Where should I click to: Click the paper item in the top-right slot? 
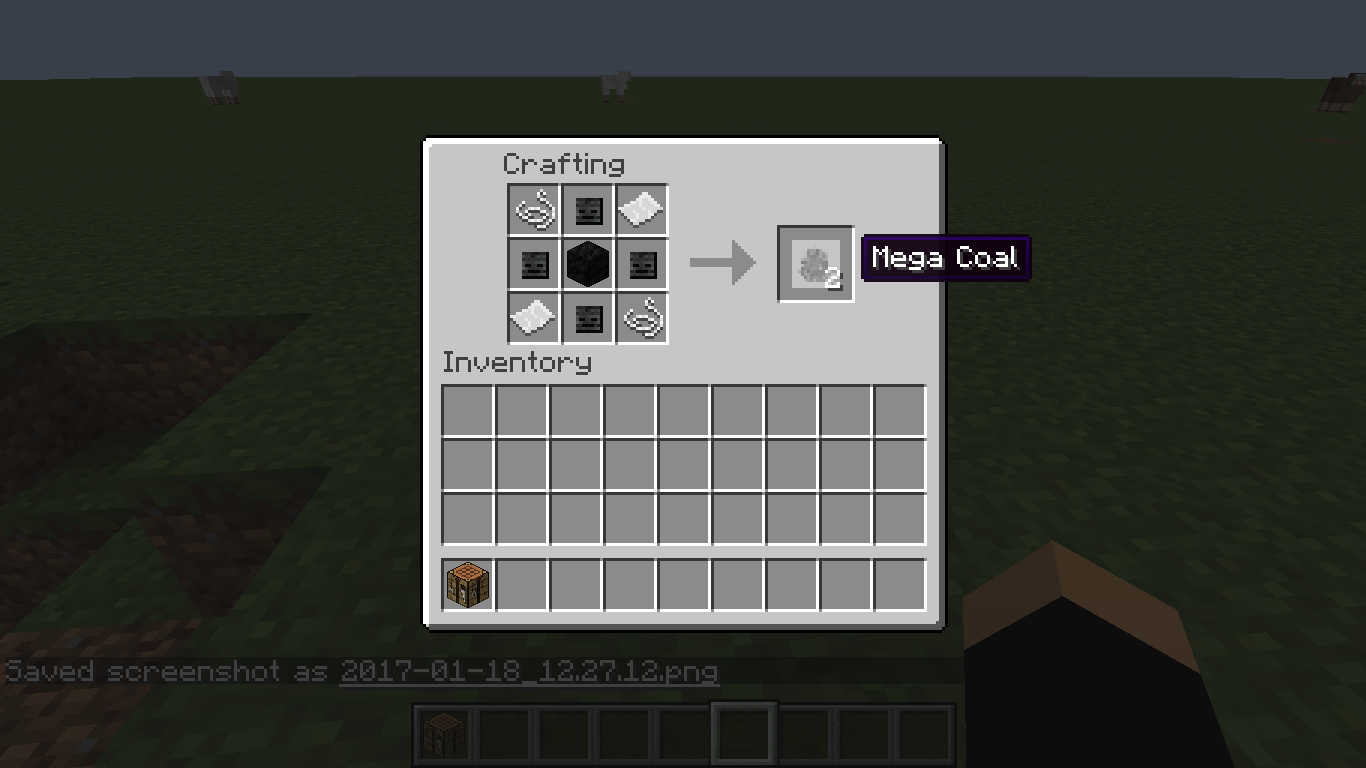coord(641,209)
